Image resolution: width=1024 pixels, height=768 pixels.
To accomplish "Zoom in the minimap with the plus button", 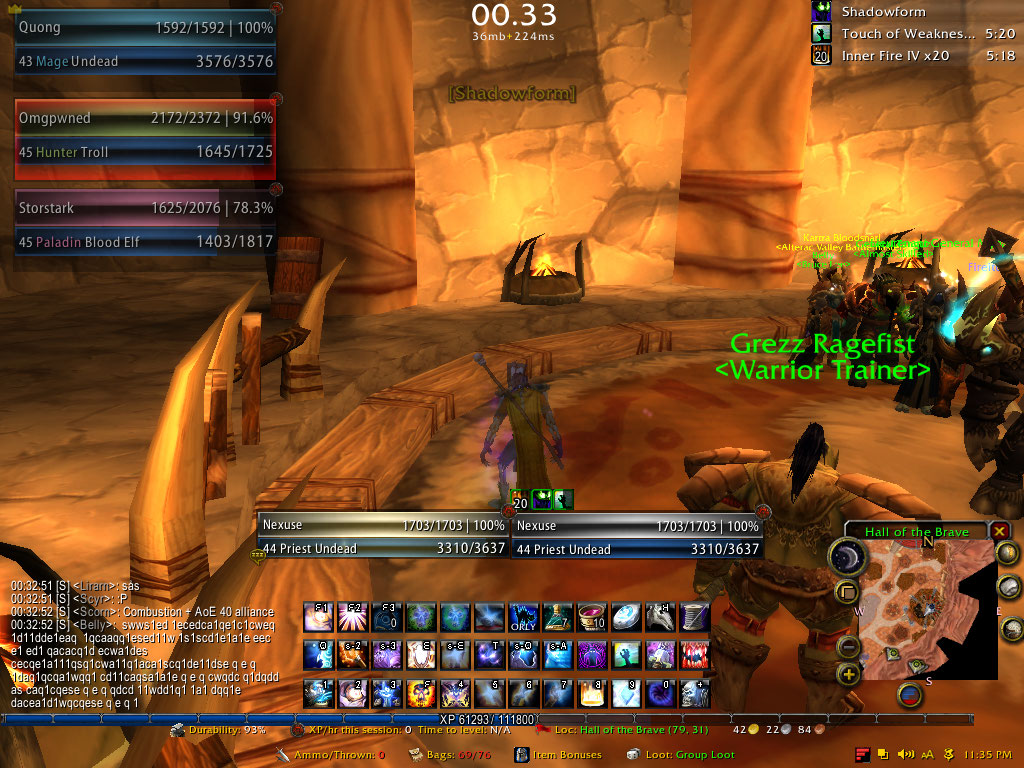I will 849,675.
